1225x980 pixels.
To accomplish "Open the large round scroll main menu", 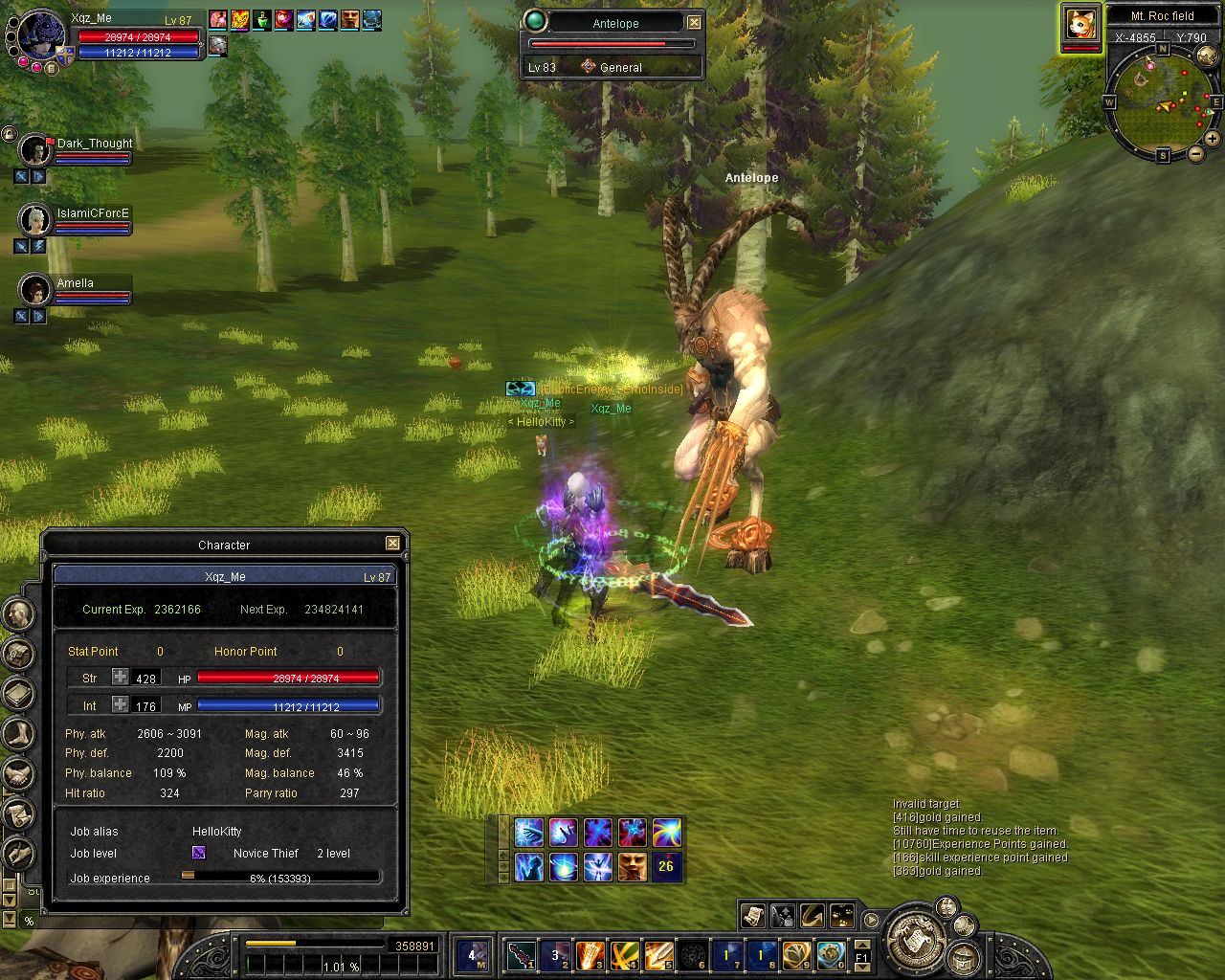I will pos(916,938).
